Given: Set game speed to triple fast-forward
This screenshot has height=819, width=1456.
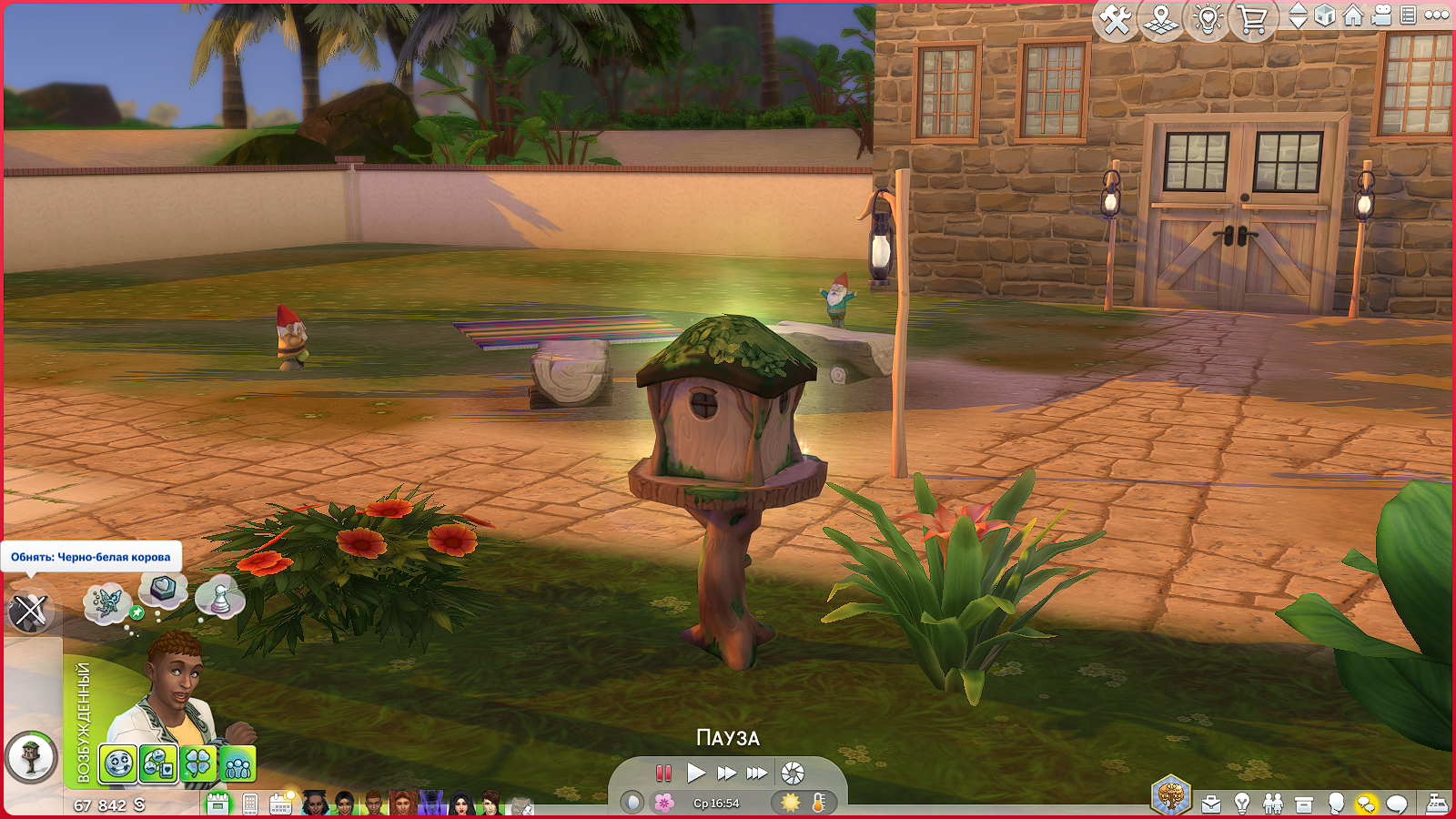Looking at the screenshot, I should tap(757, 773).
